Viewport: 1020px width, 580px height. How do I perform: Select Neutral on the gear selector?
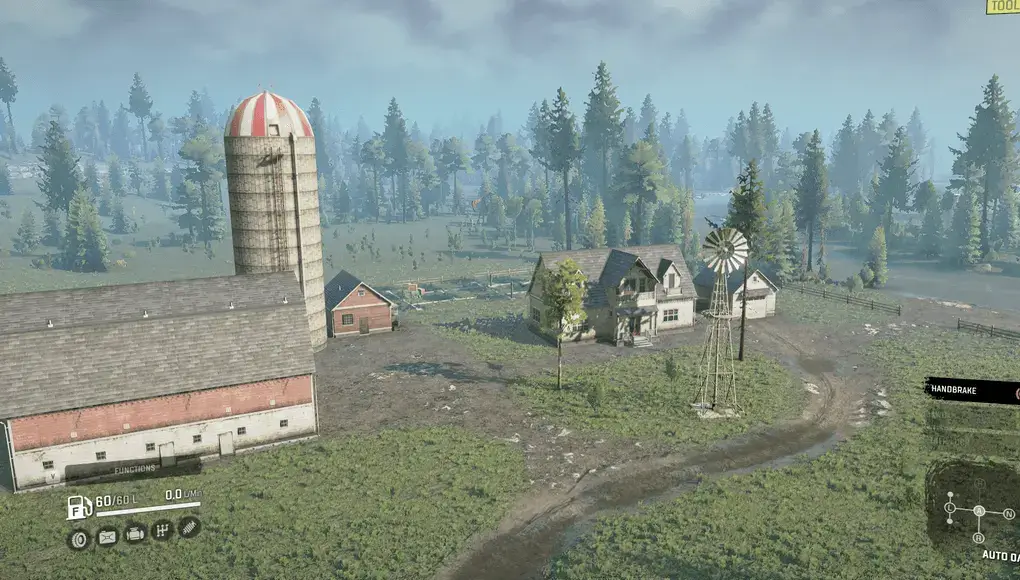(1008, 513)
